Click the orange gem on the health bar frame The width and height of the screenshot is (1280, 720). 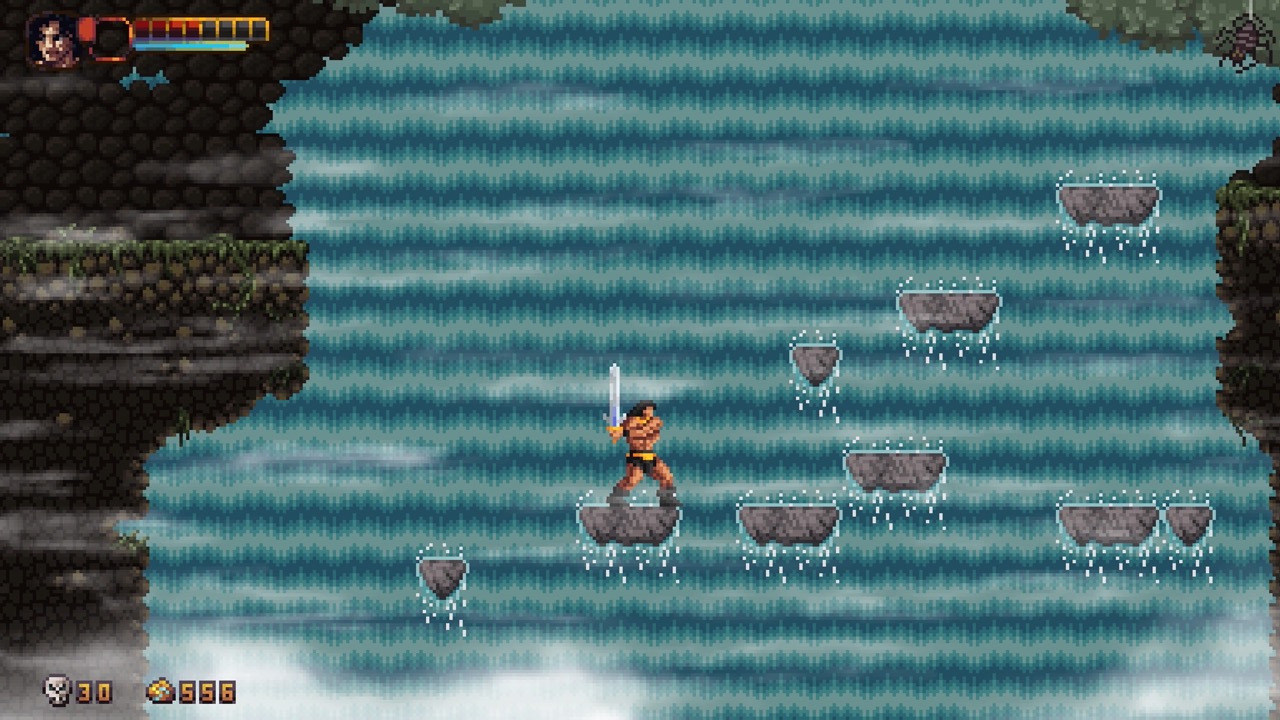tap(85, 29)
